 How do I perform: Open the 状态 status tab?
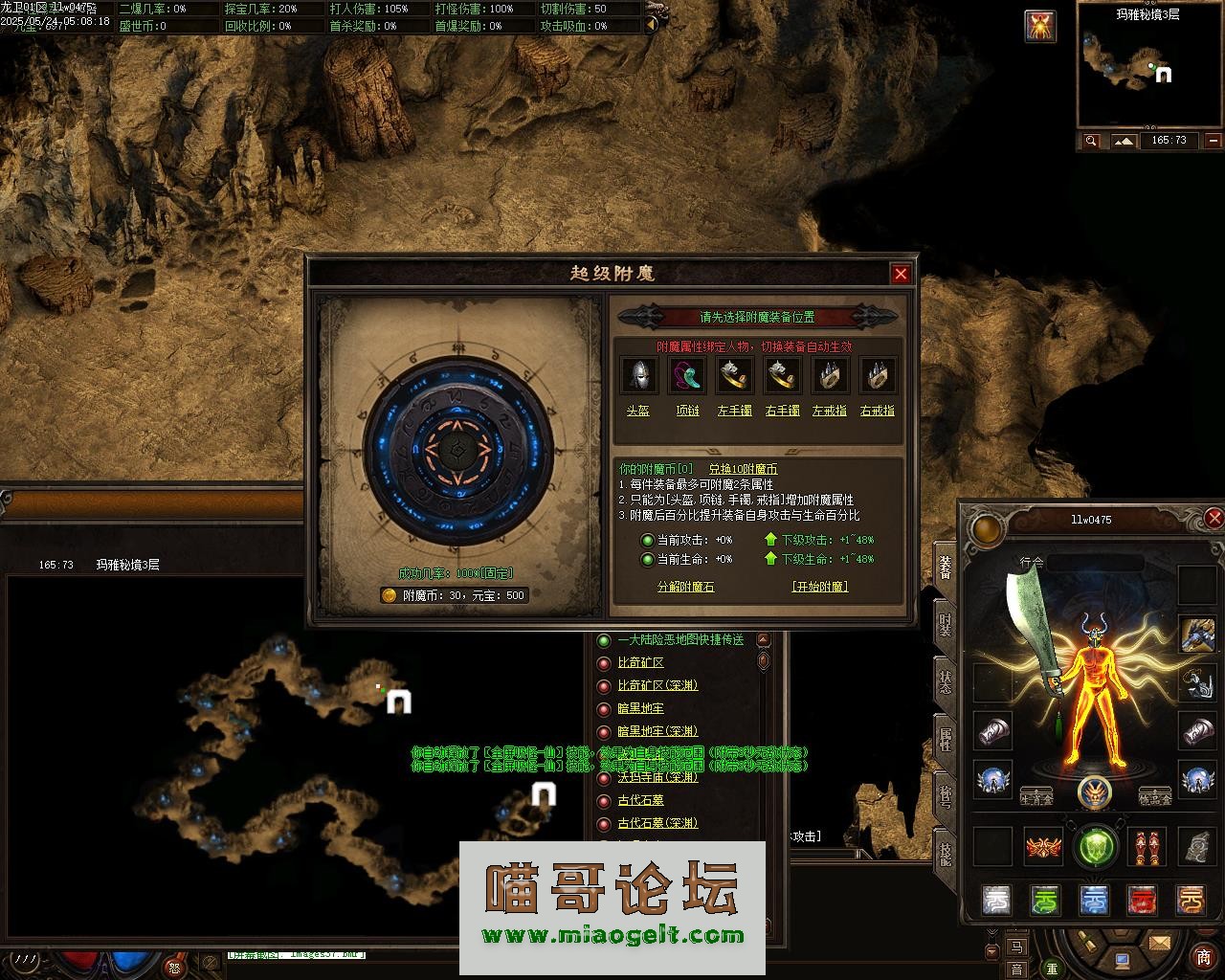point(946,681)
